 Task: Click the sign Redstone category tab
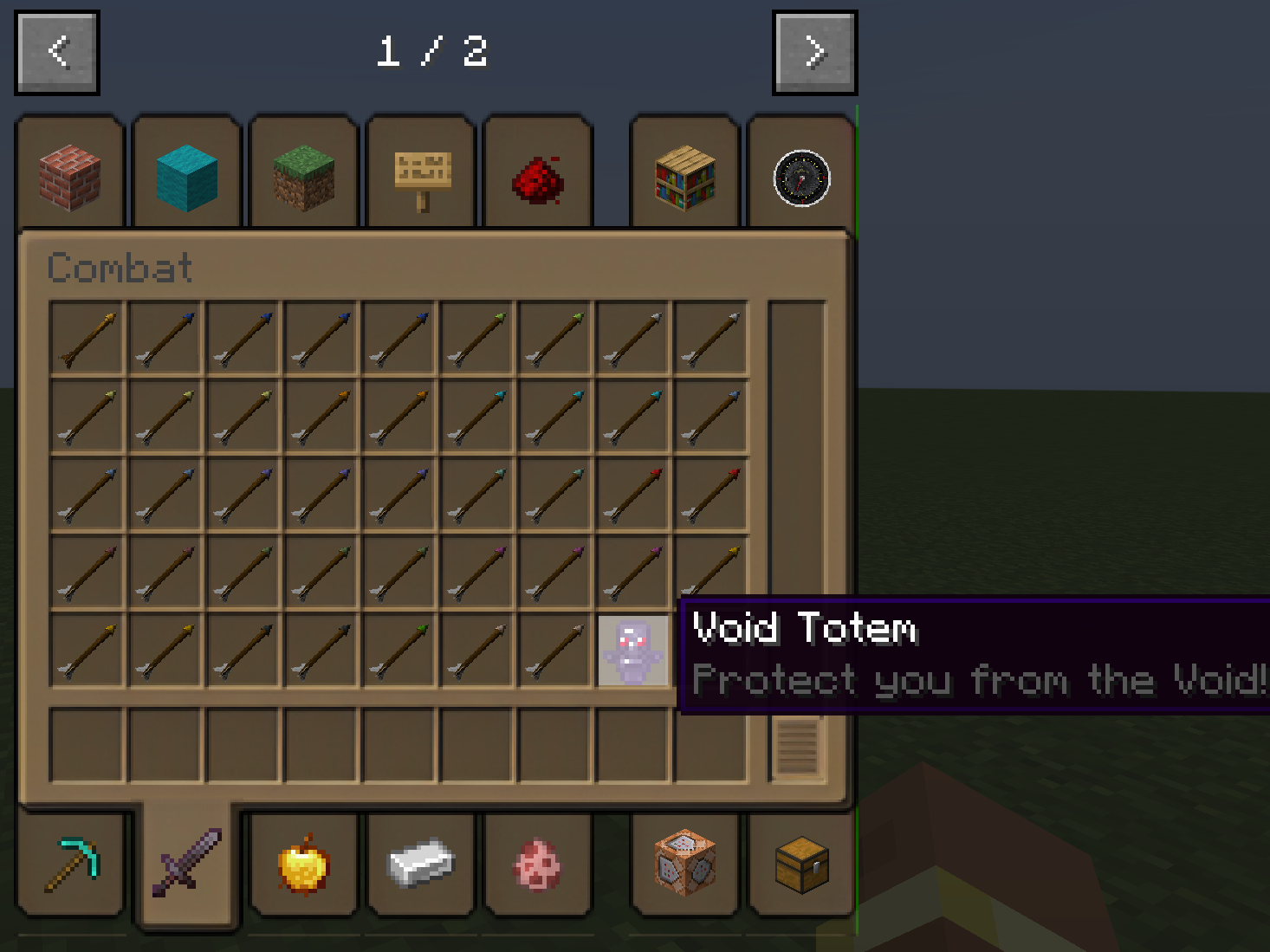(420, 173)
